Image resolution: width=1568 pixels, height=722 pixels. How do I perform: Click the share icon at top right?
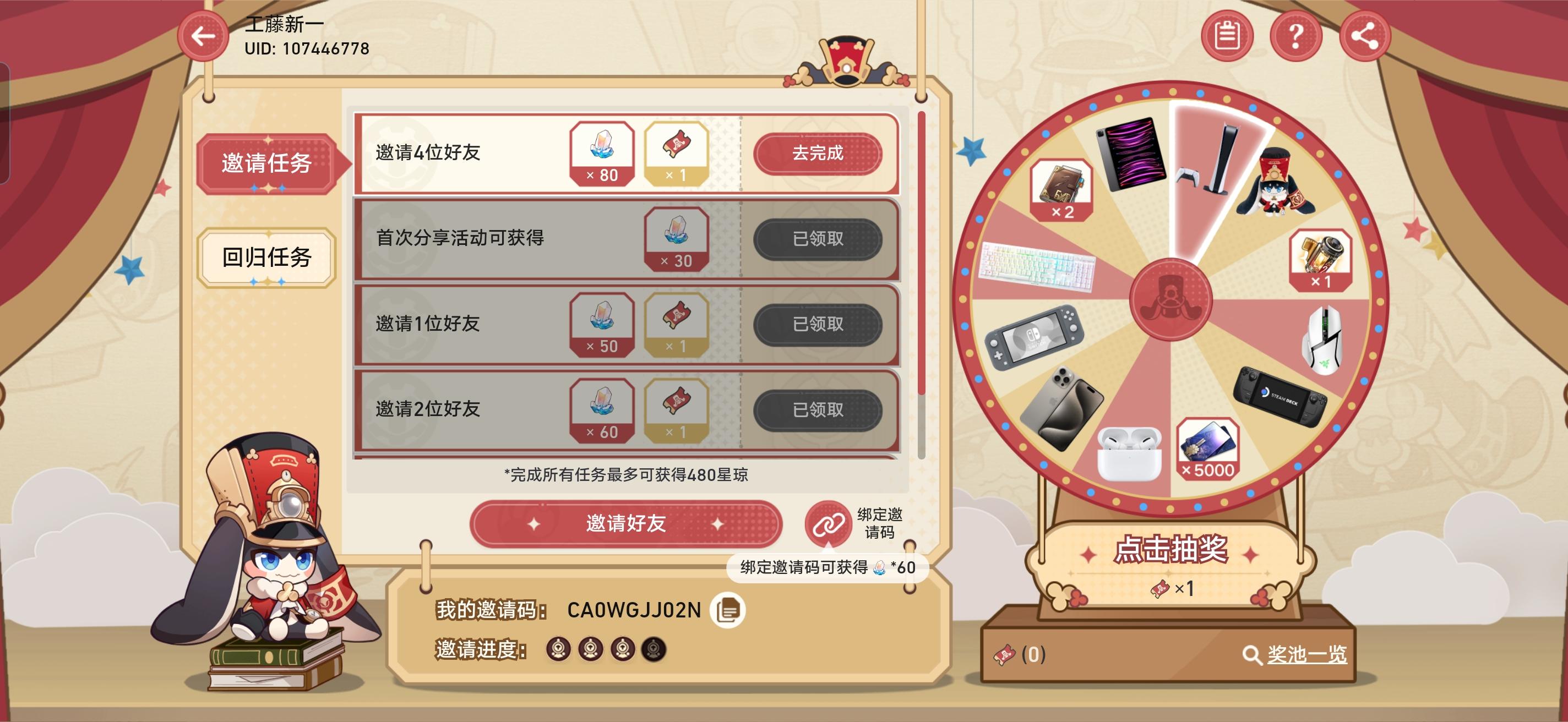point(1366,36)
